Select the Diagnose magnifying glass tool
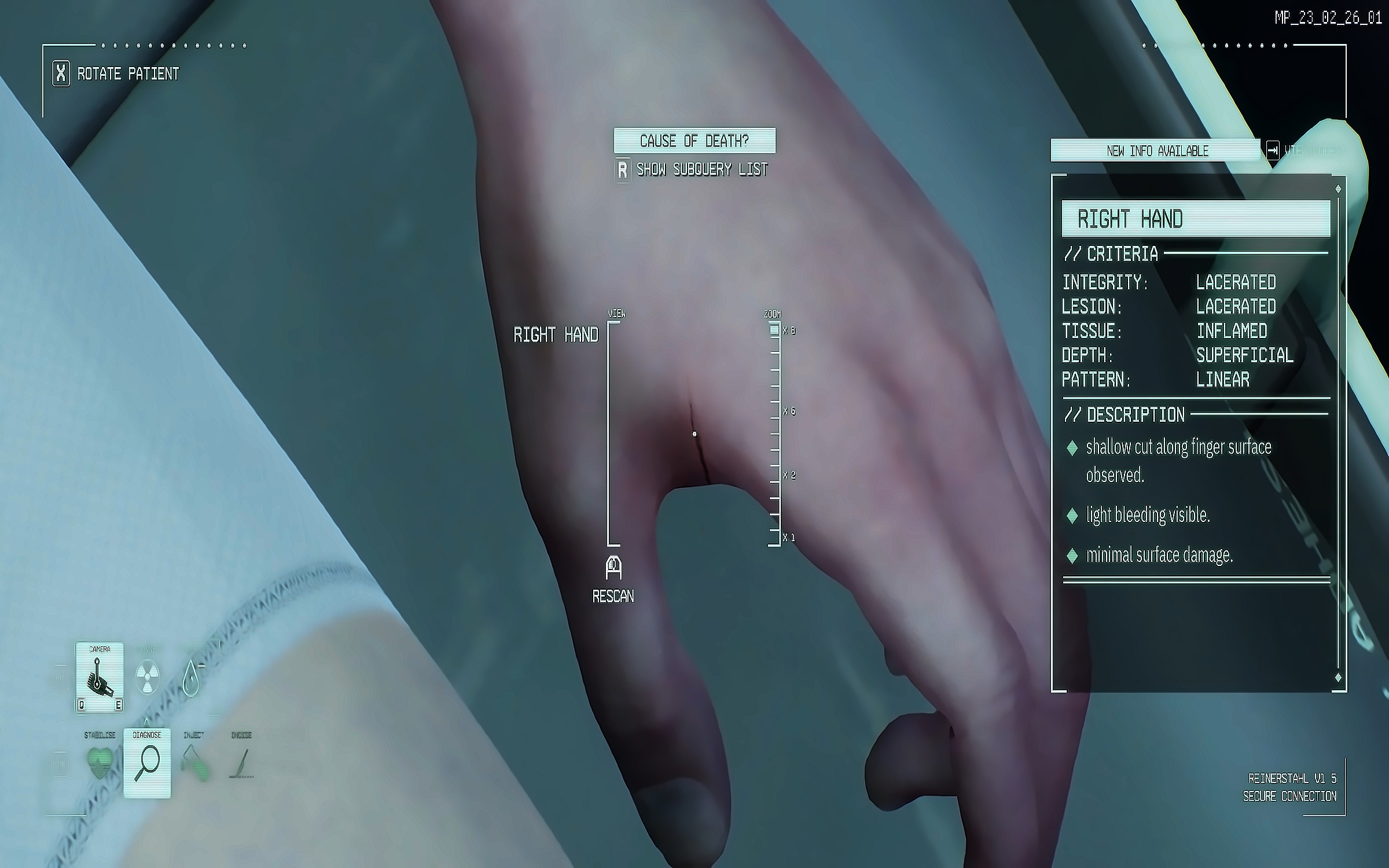1389x868 pixels. pos(147,763)
